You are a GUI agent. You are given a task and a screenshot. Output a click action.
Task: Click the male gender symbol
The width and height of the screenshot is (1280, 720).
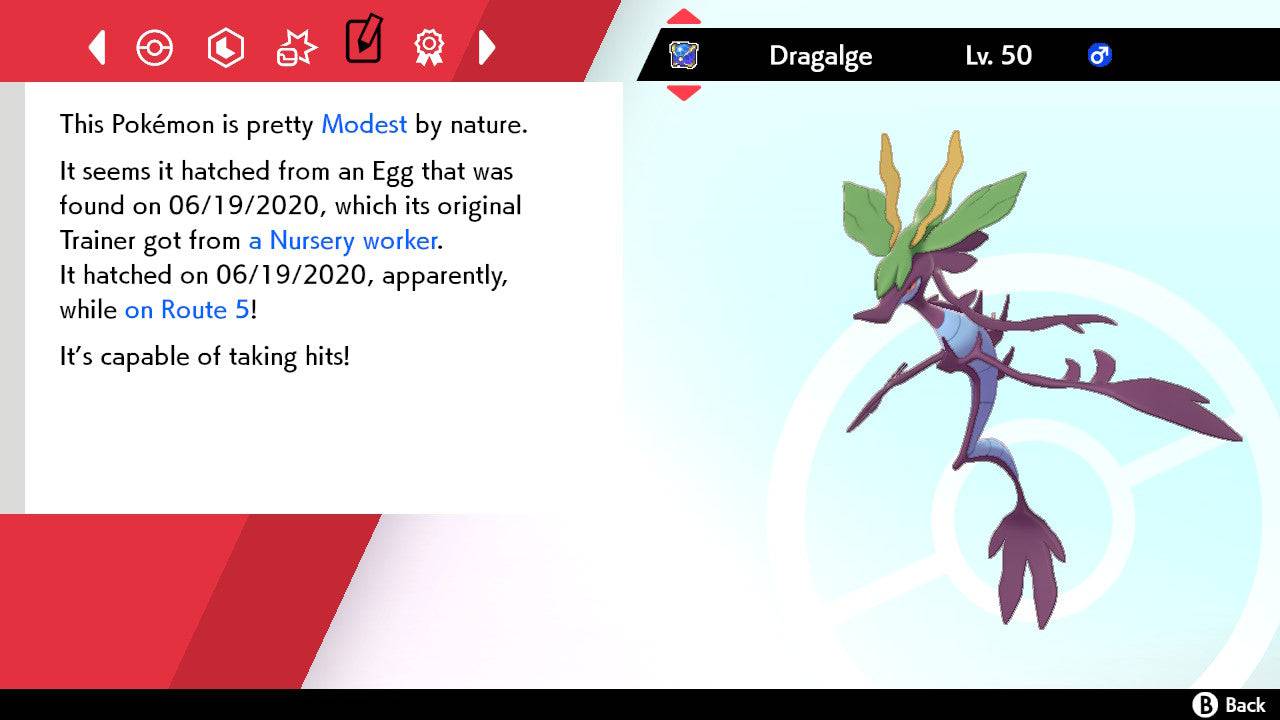(1100, 56)
